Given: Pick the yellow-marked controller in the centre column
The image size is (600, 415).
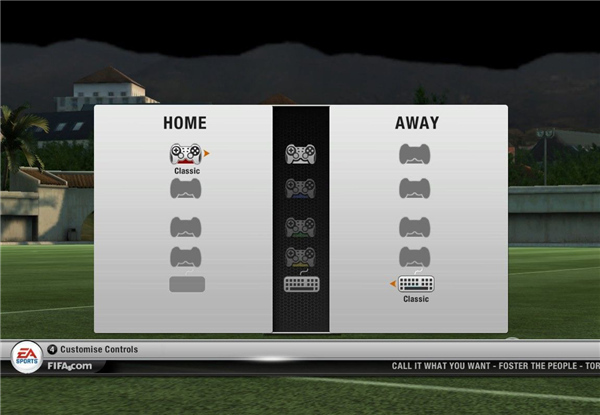Looking at the screenshot, I should point(300,256).
